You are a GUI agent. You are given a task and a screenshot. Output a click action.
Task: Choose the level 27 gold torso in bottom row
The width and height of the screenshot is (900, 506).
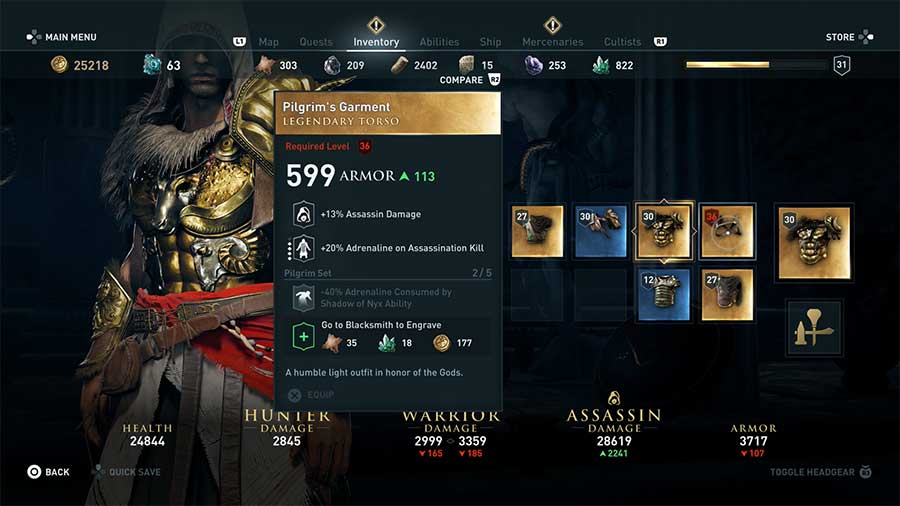click(727, 295)
